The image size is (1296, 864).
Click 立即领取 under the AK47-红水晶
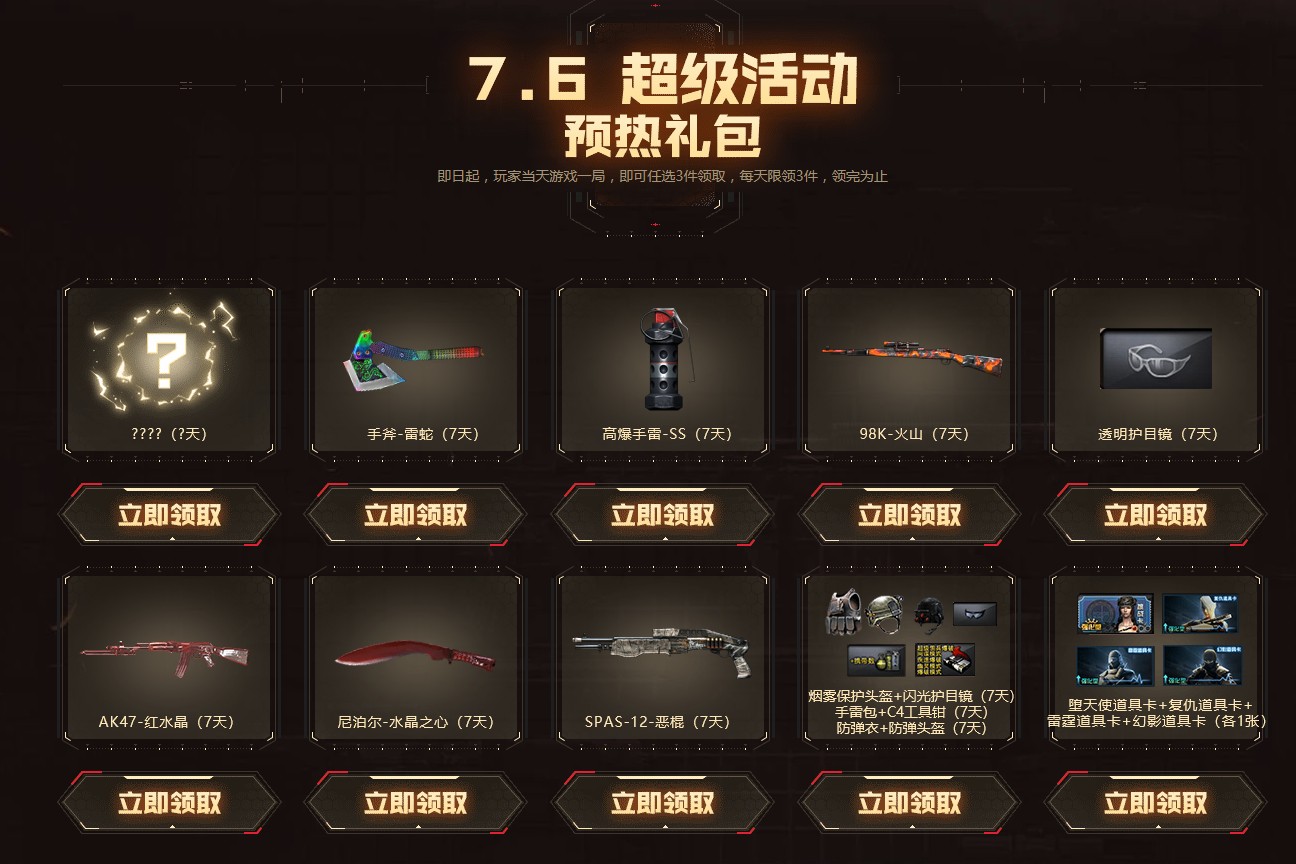168,801
